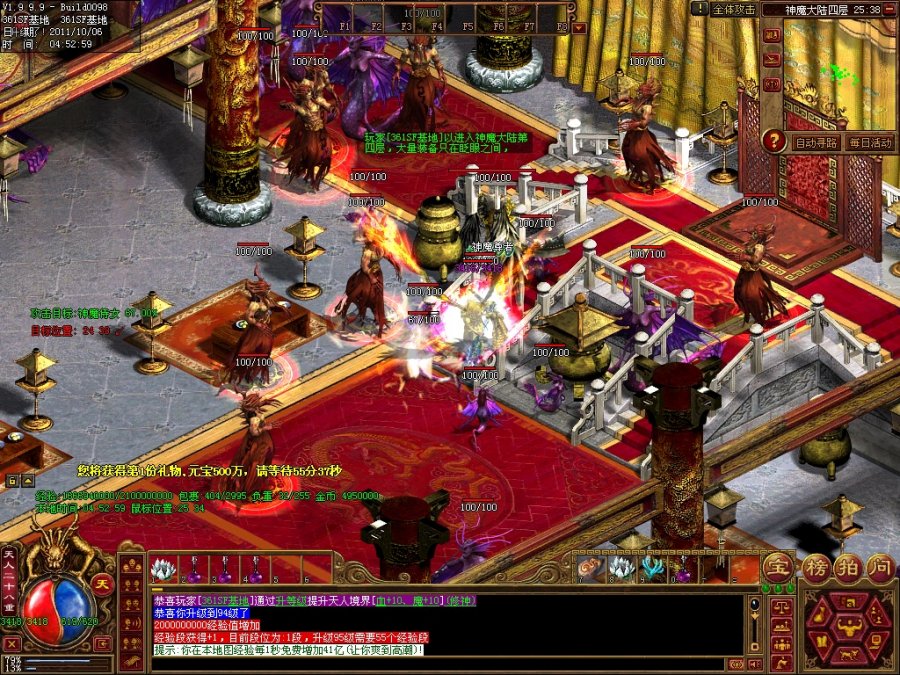
Task: Open the 问 help button
Action: pyautogui.click(x=878, y=568)
